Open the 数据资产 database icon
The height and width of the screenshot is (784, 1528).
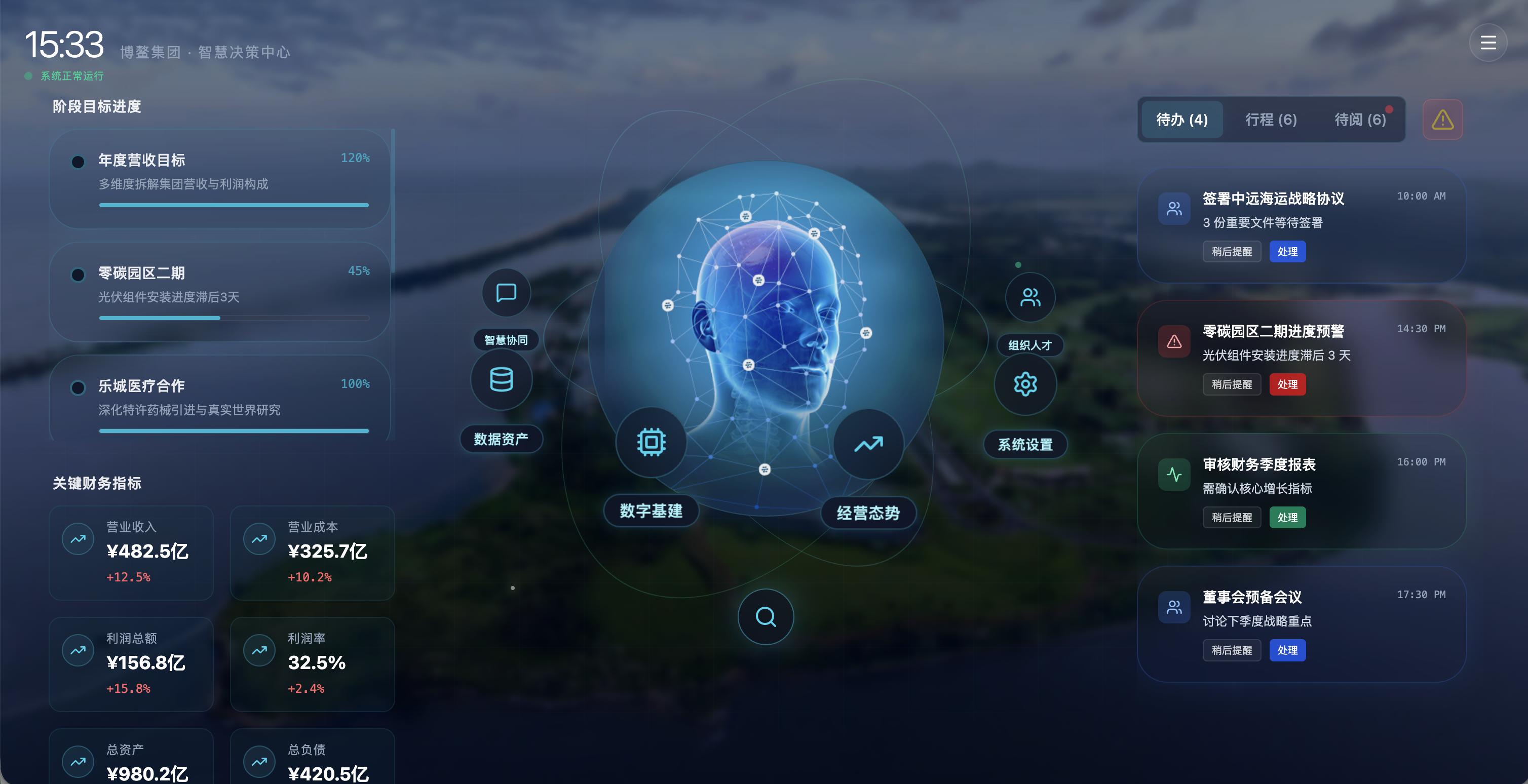click(x=501, y=379)
